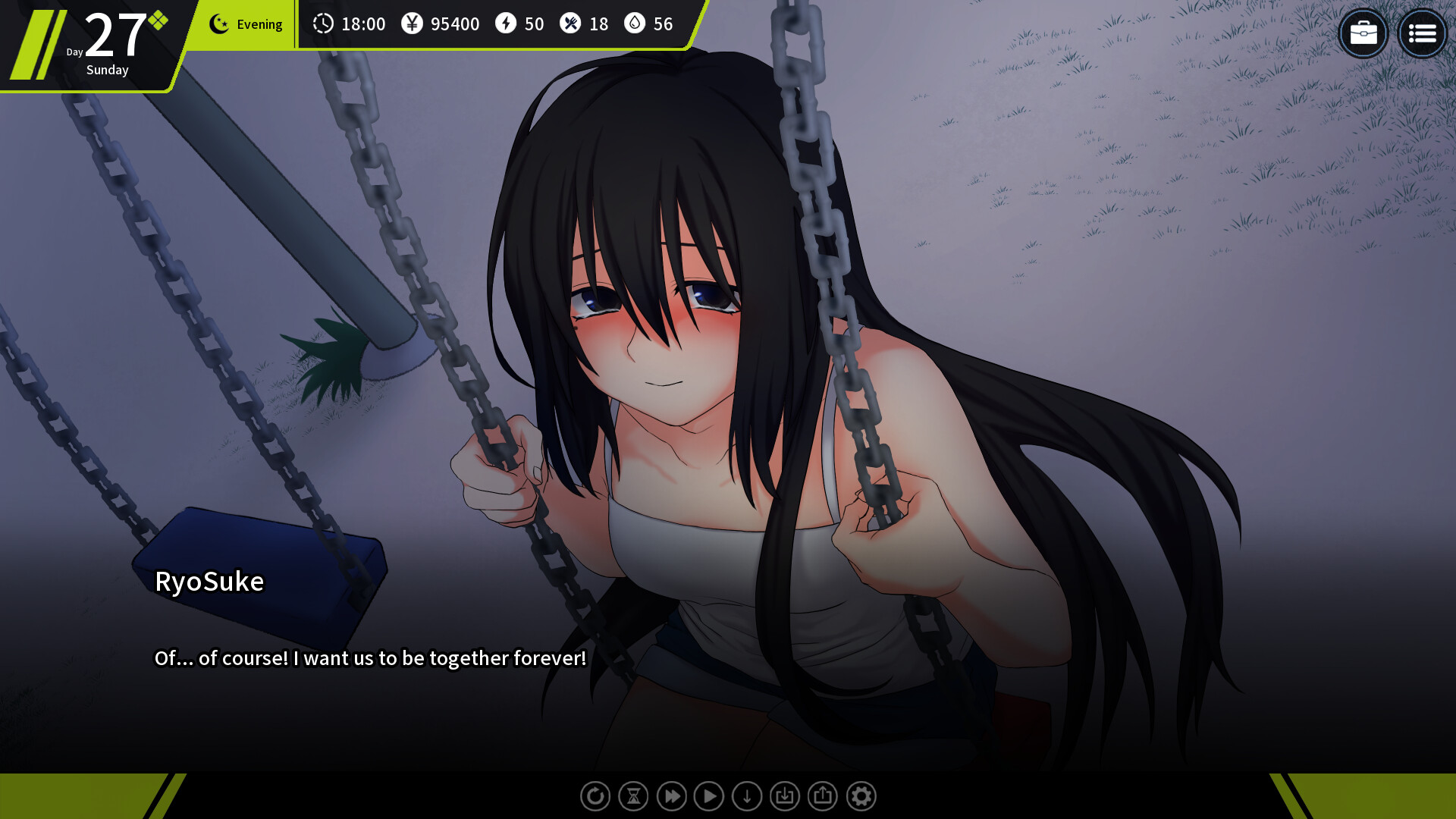Viewport: 1456px width, 819px height.
Task: Start auto-play with the play button
Action: tap(709, 796)
